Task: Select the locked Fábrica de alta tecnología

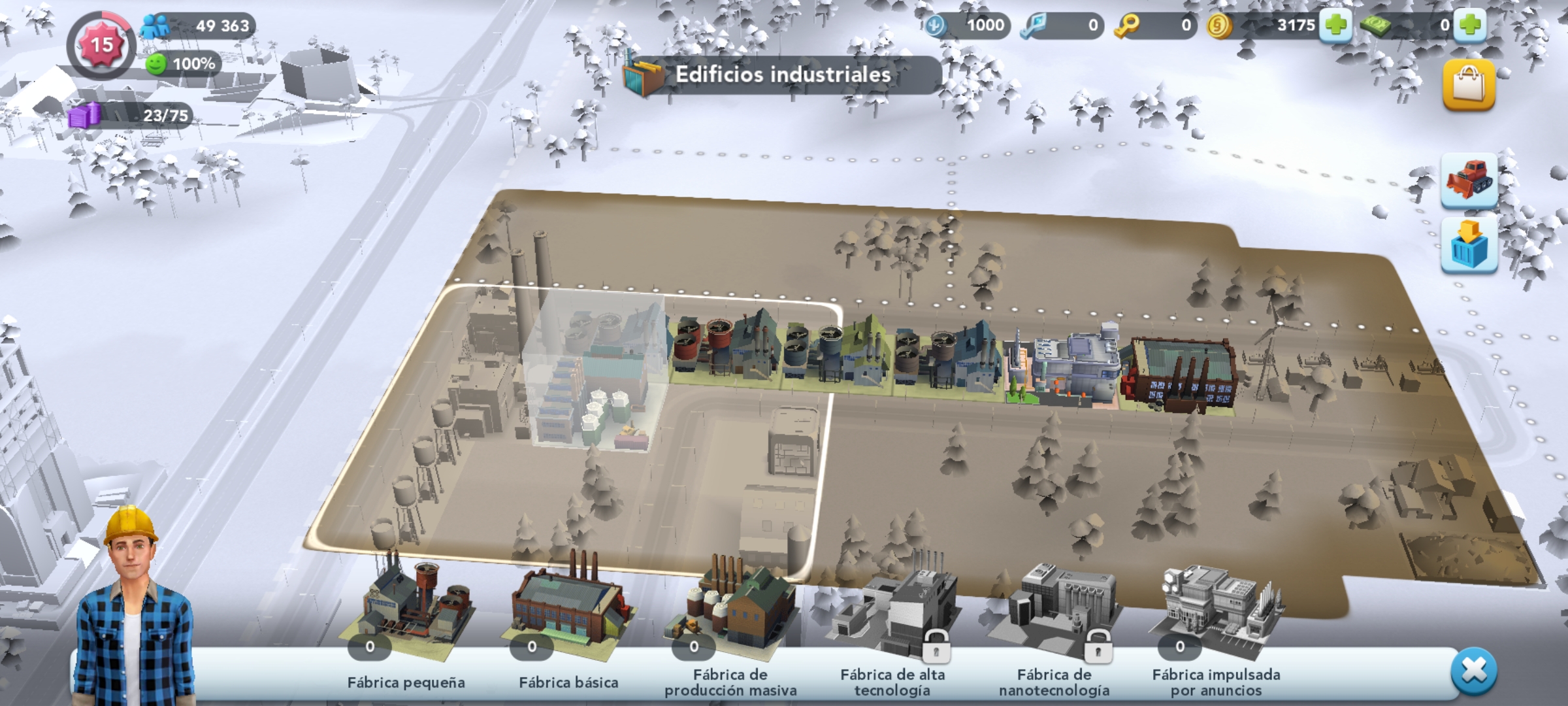Action: click(892, 614)
